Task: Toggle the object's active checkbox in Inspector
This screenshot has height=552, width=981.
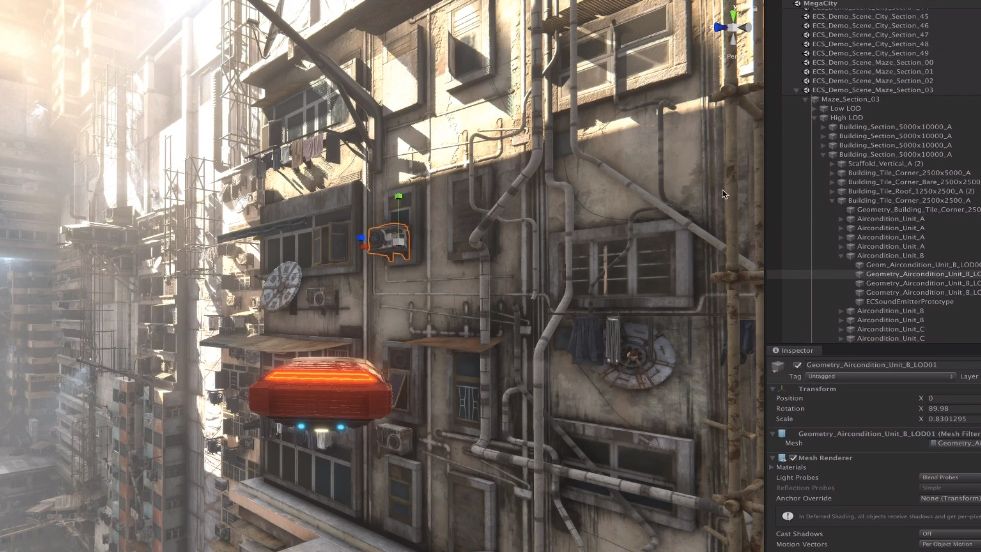Action: (797, 365)
